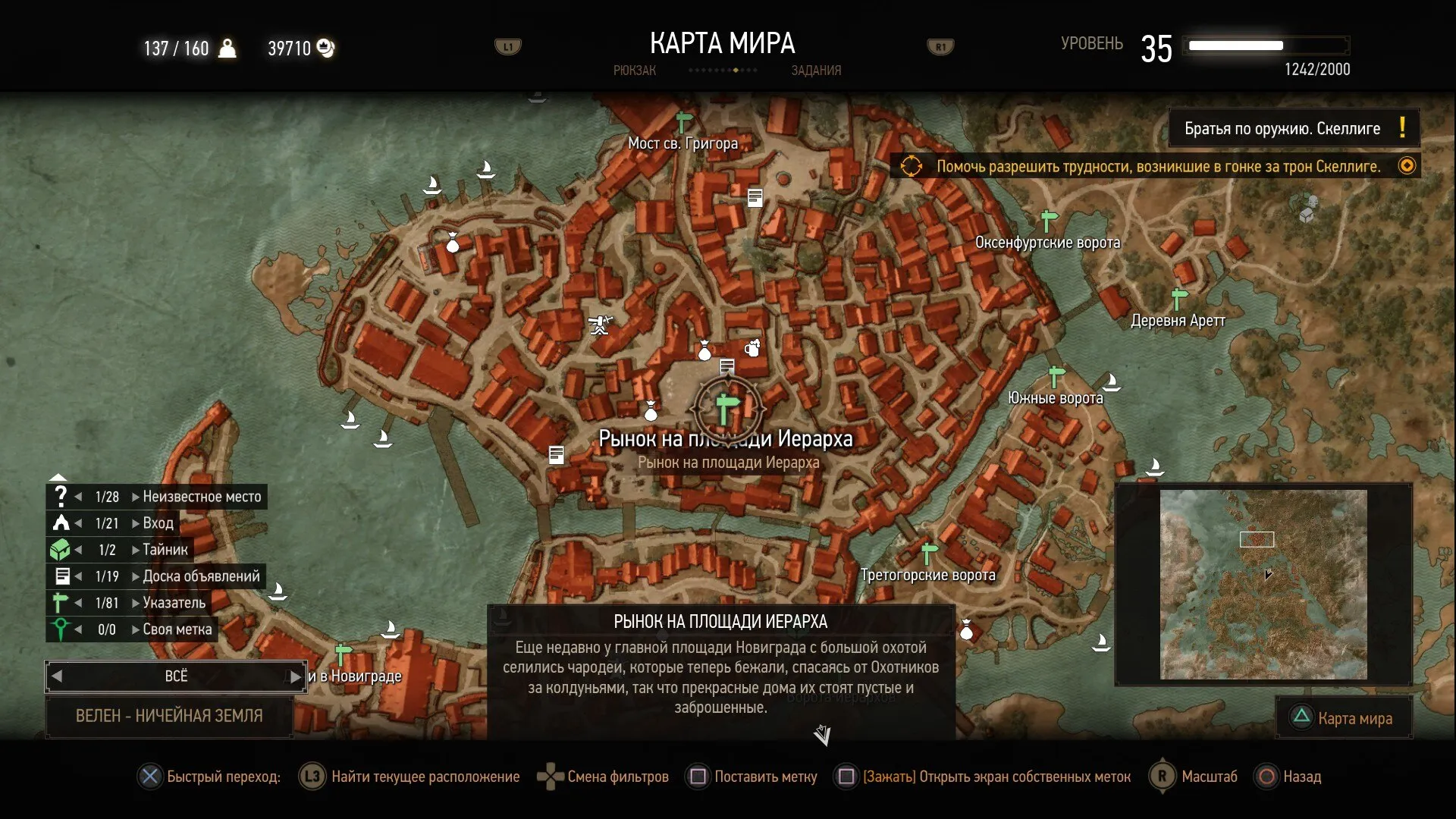The image size is (1456, 819).
Task: Select the Третогорские ворота signpost marker
Action: 929,553
